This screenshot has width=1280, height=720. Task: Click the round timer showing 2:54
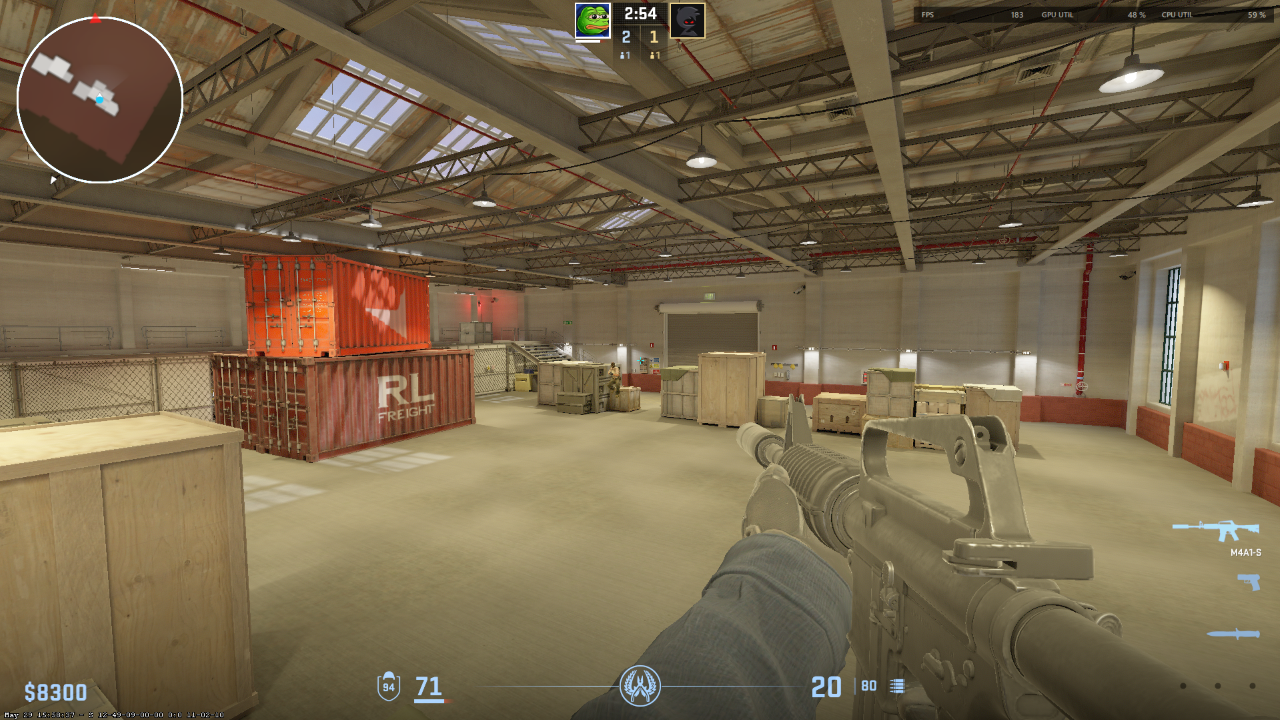pyautogui.click(x=640, y=14)
